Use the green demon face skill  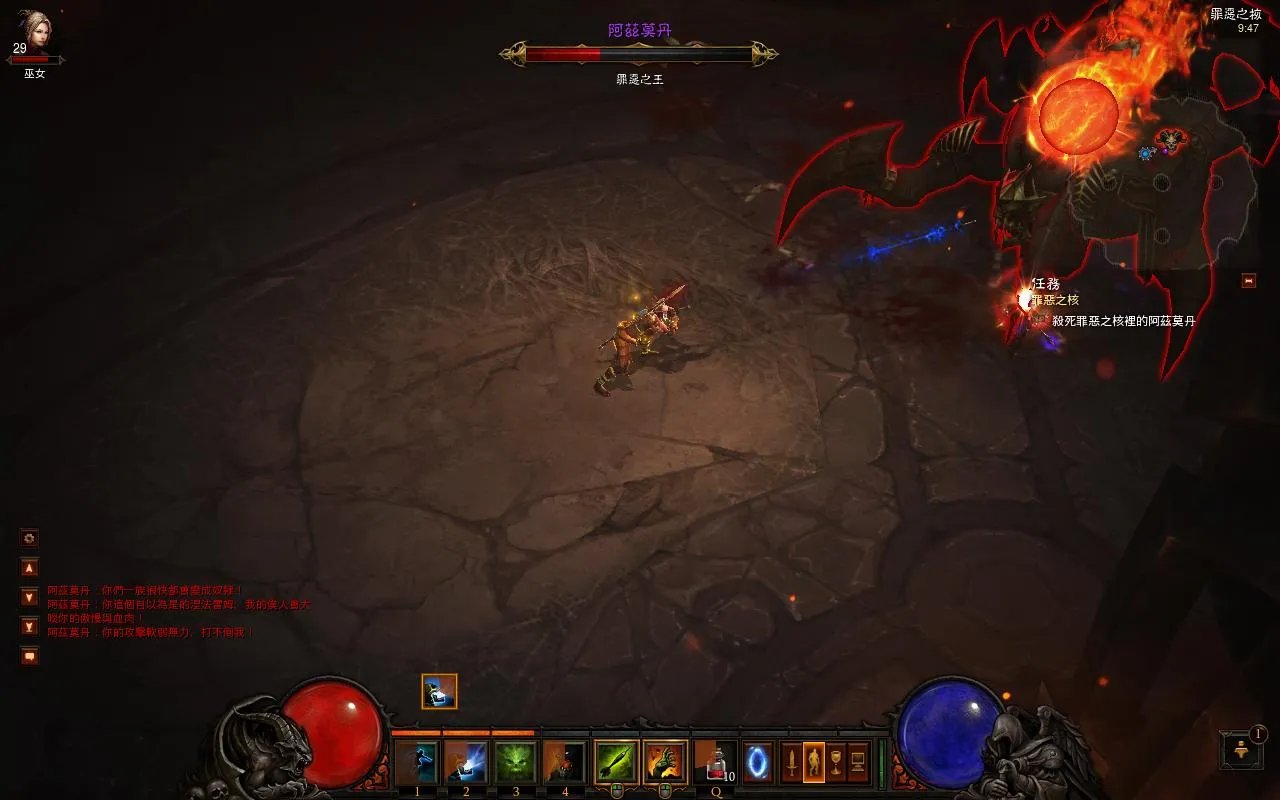coord(516,763)
